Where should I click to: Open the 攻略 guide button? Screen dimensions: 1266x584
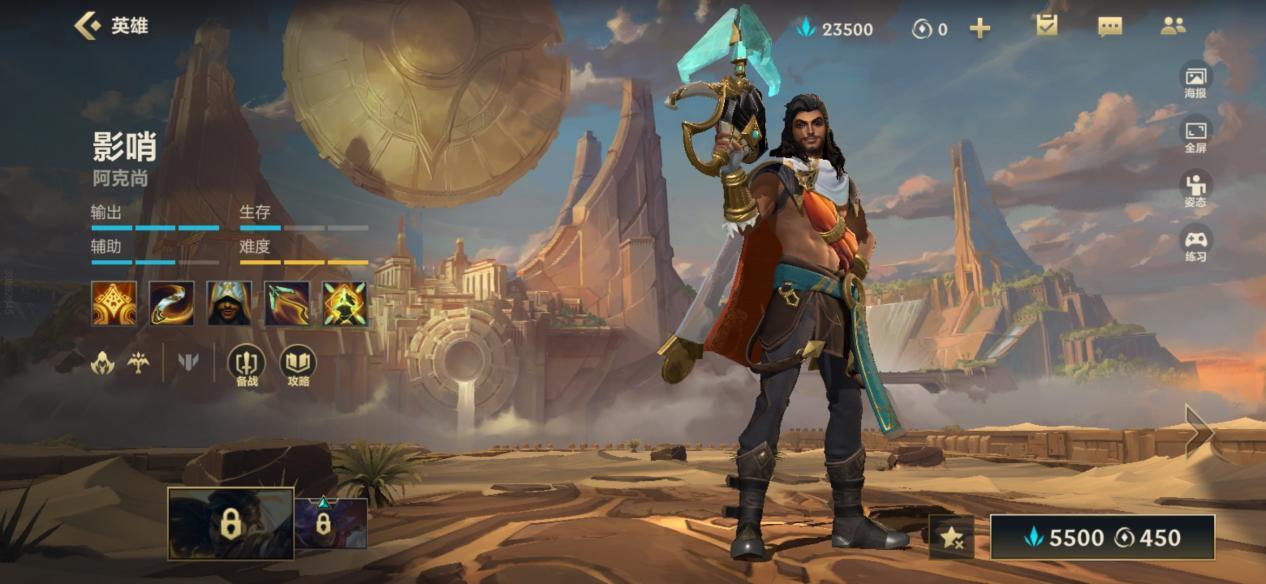click(x=298, y=366)
